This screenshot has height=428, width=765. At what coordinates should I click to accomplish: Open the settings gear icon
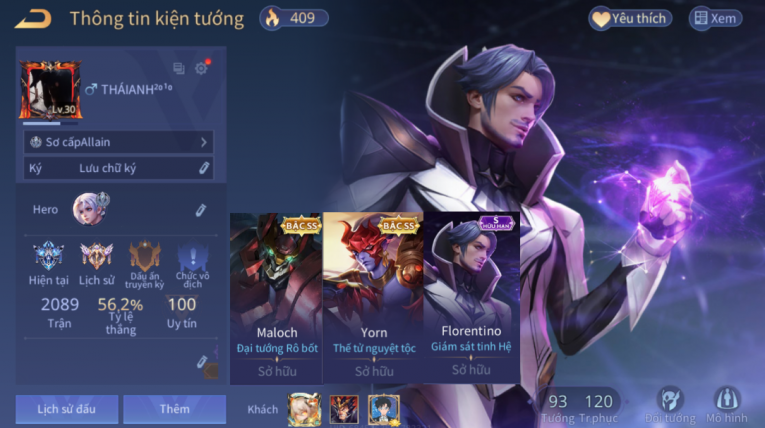pyautogui.click(x=201, y=69)
